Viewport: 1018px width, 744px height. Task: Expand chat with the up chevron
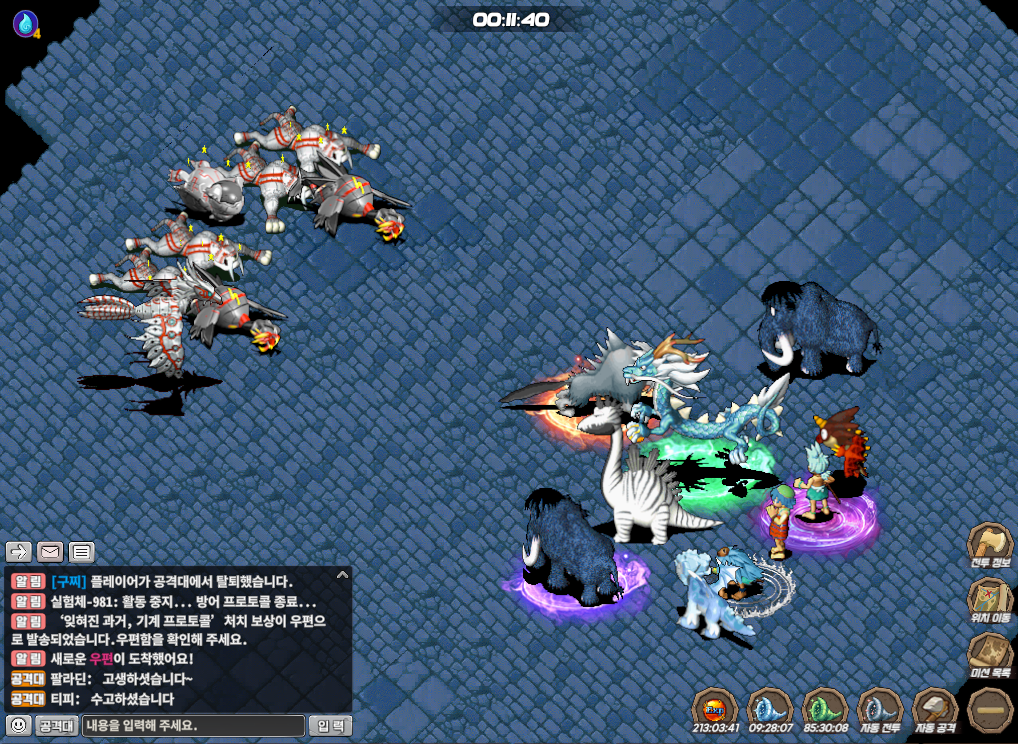[342, 575]
